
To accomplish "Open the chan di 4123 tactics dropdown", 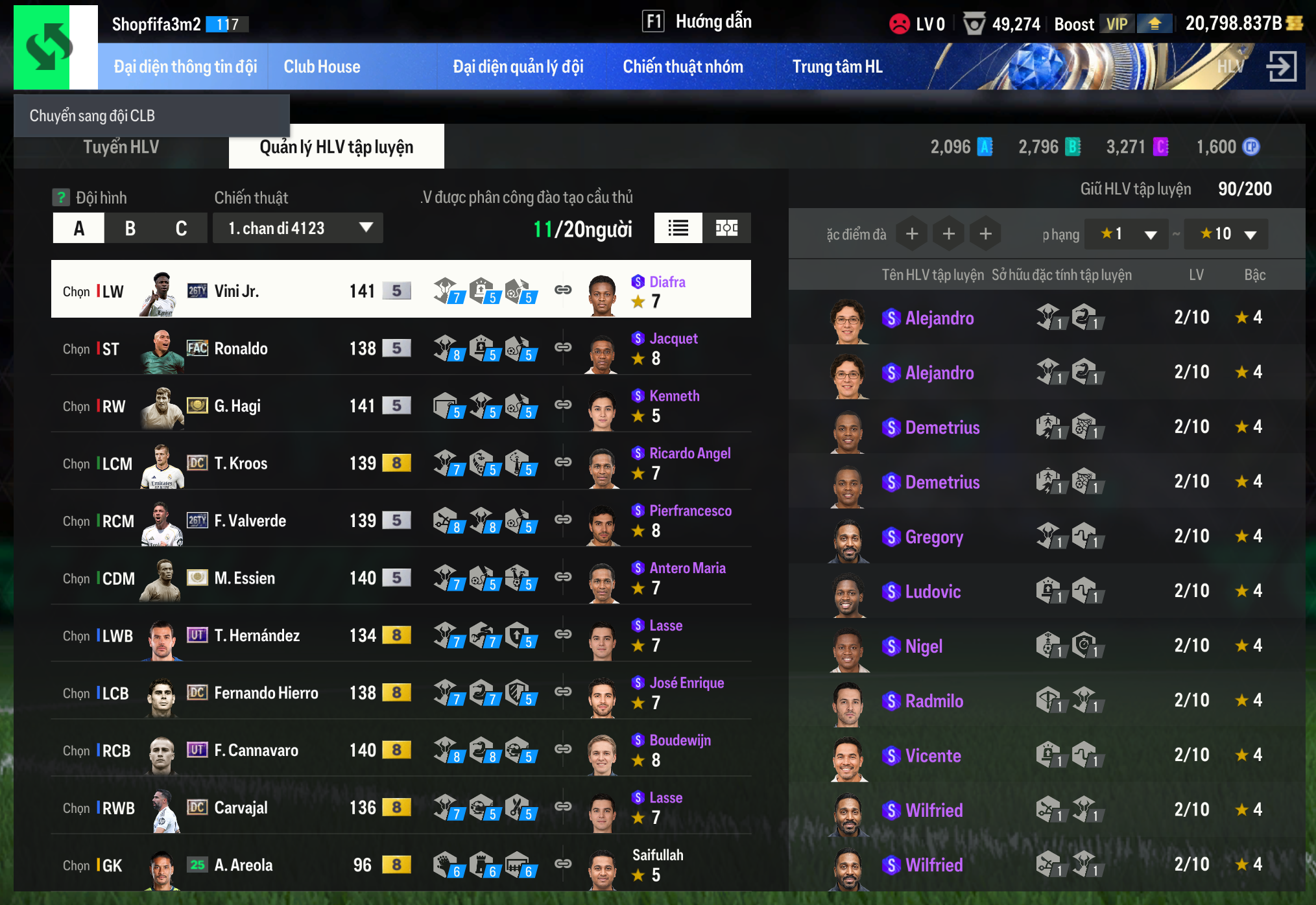I will [x=298, y=228].
